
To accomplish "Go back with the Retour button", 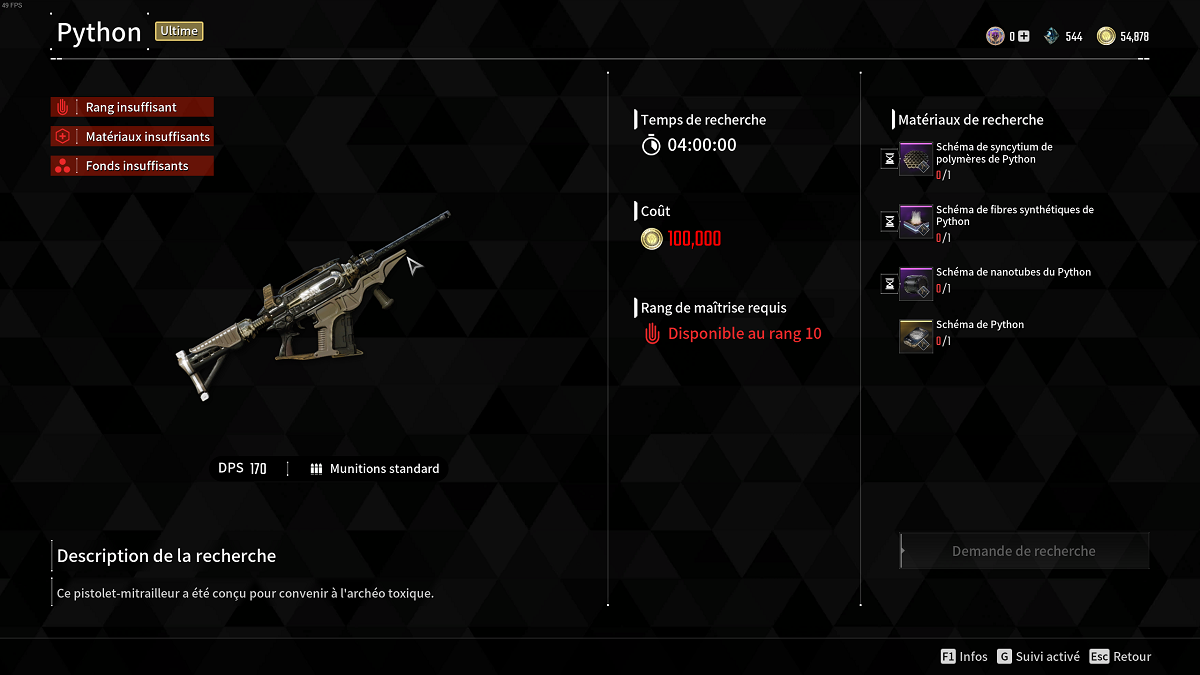I will click(x=1121, y=657).
